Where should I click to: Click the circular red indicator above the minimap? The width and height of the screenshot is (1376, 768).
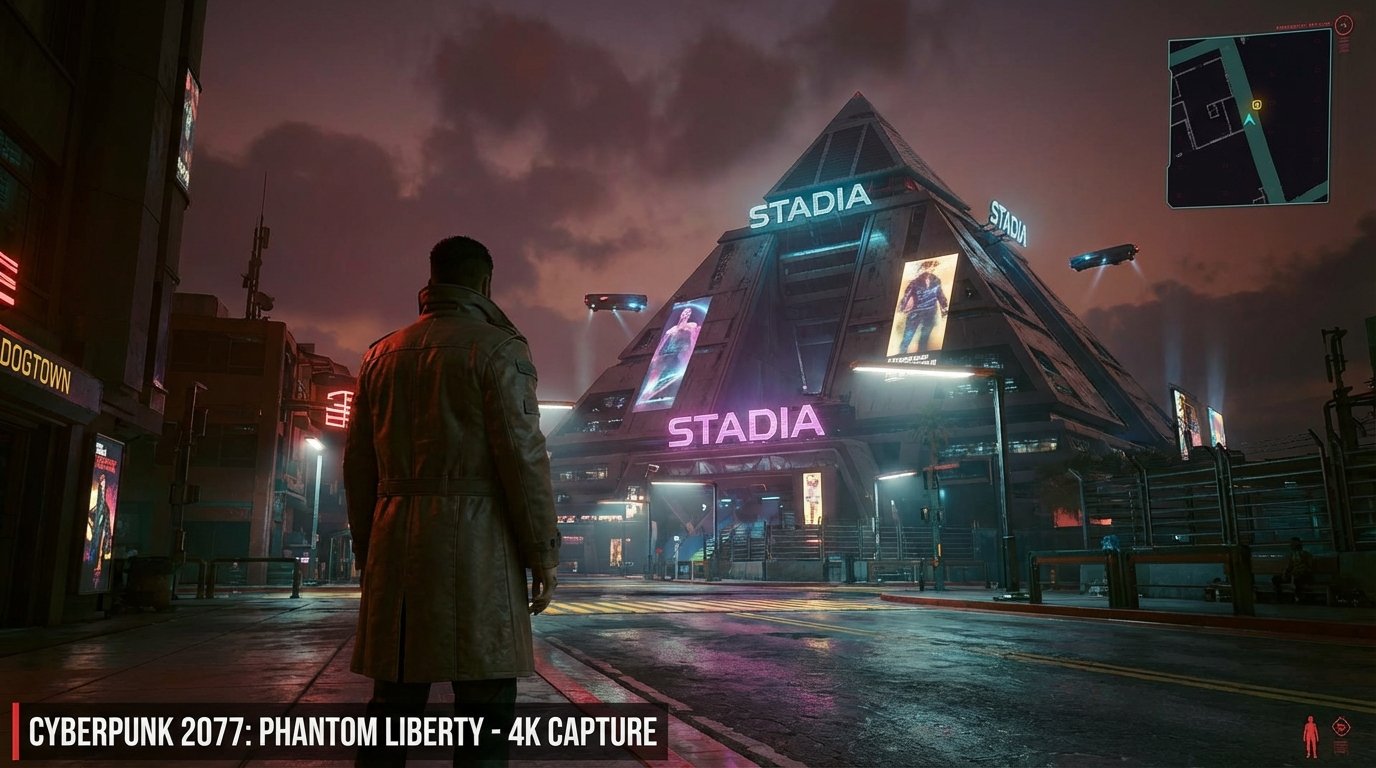click(x=1344, y=24)
